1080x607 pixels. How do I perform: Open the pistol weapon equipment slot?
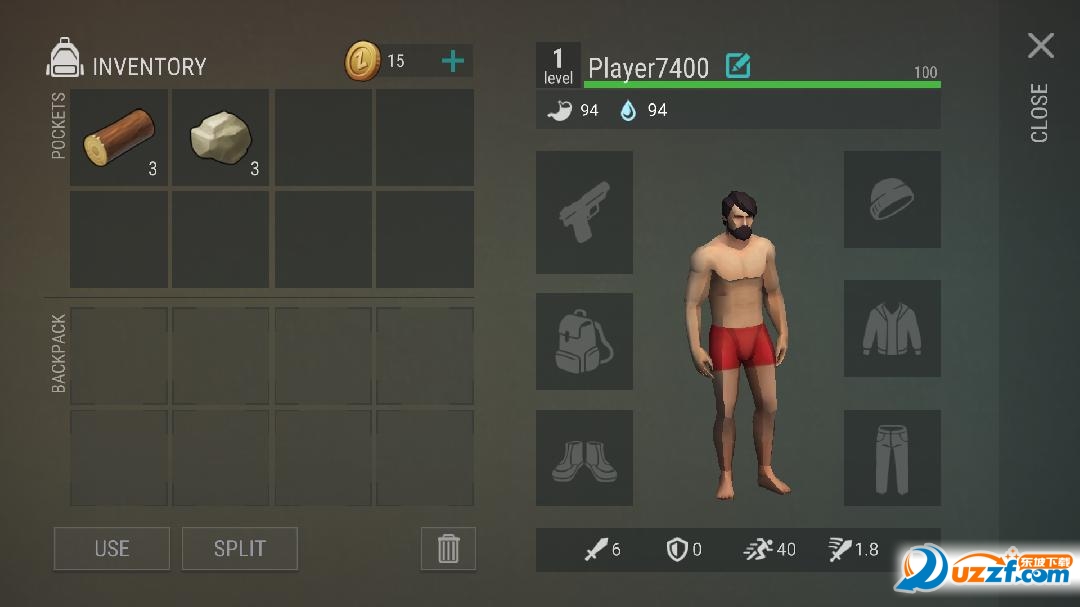click(584, 212)
